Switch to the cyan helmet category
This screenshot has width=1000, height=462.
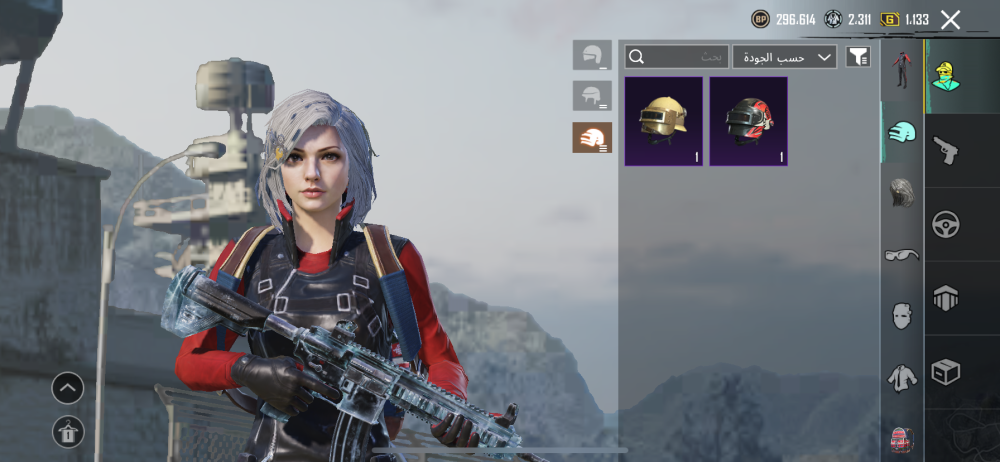tap(902, 131)
